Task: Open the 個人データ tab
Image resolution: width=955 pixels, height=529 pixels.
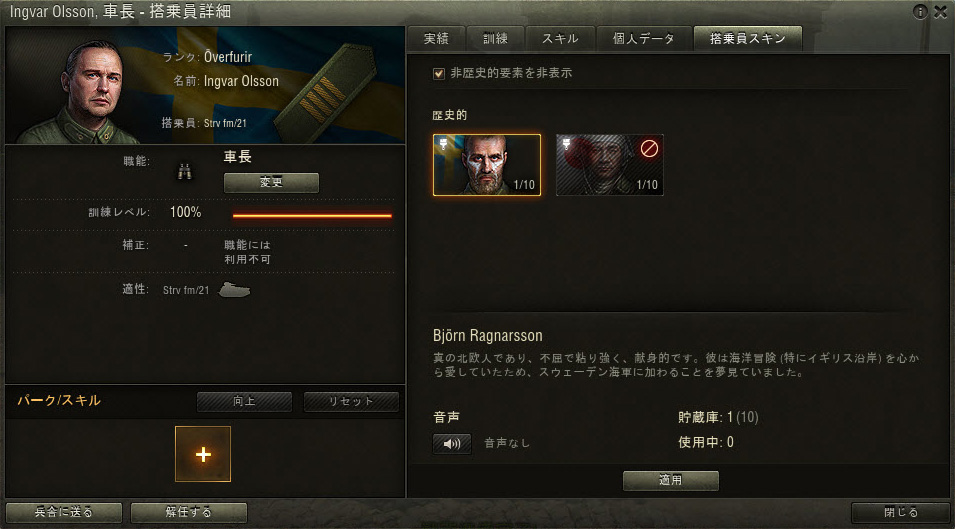Action: pyautogui.click(x=639, y=39)
